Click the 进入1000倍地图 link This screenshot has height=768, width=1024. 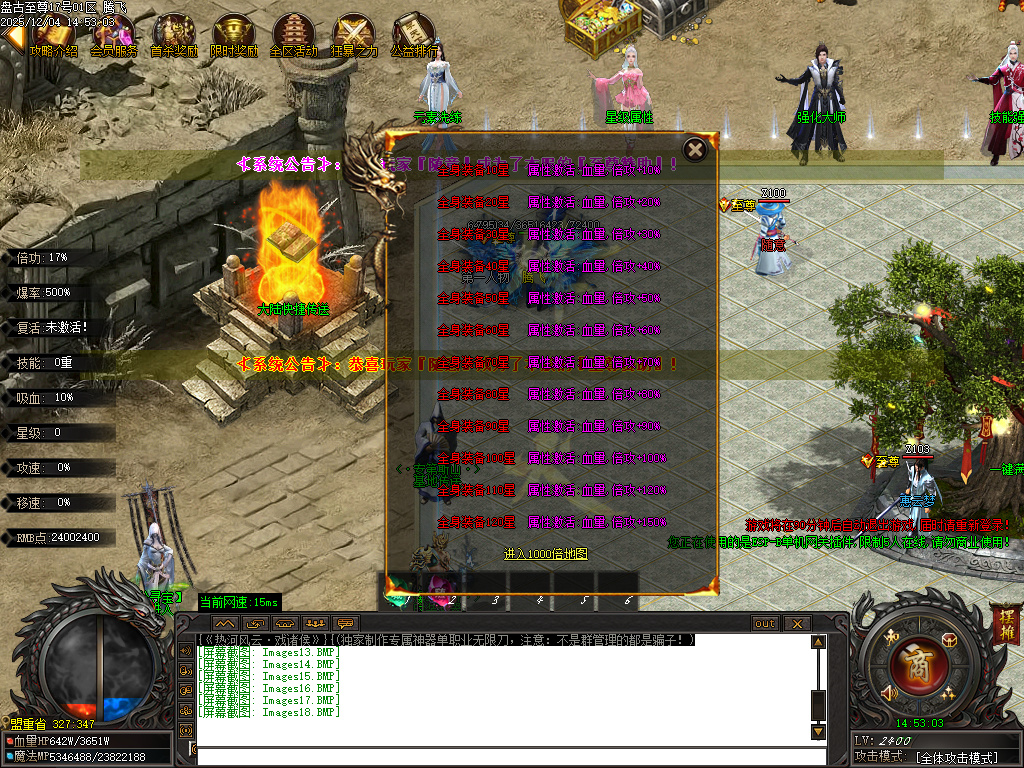coord(545,553)
